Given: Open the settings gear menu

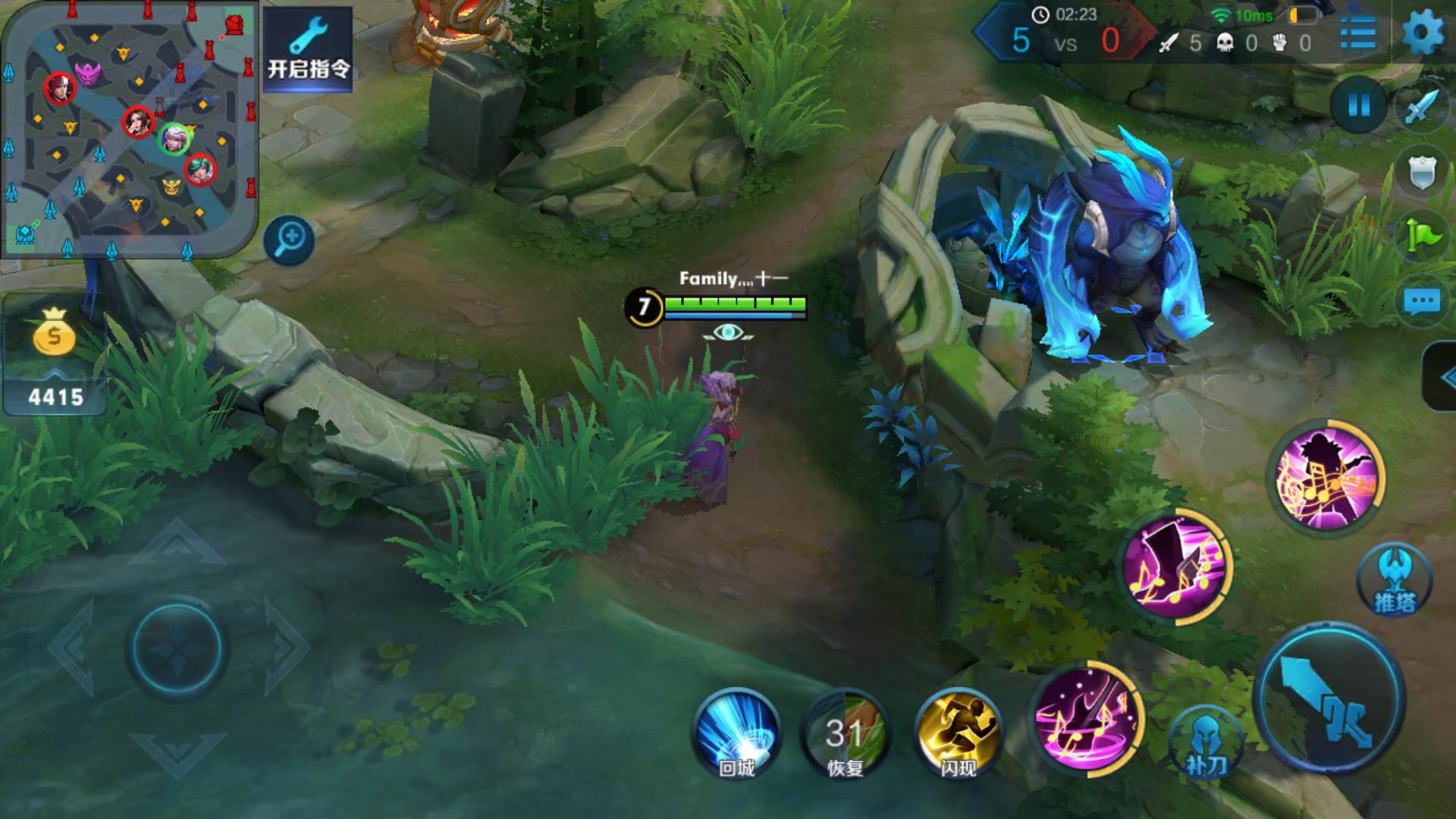Looking at the screenshot, I should click(x=1424, y=33).
